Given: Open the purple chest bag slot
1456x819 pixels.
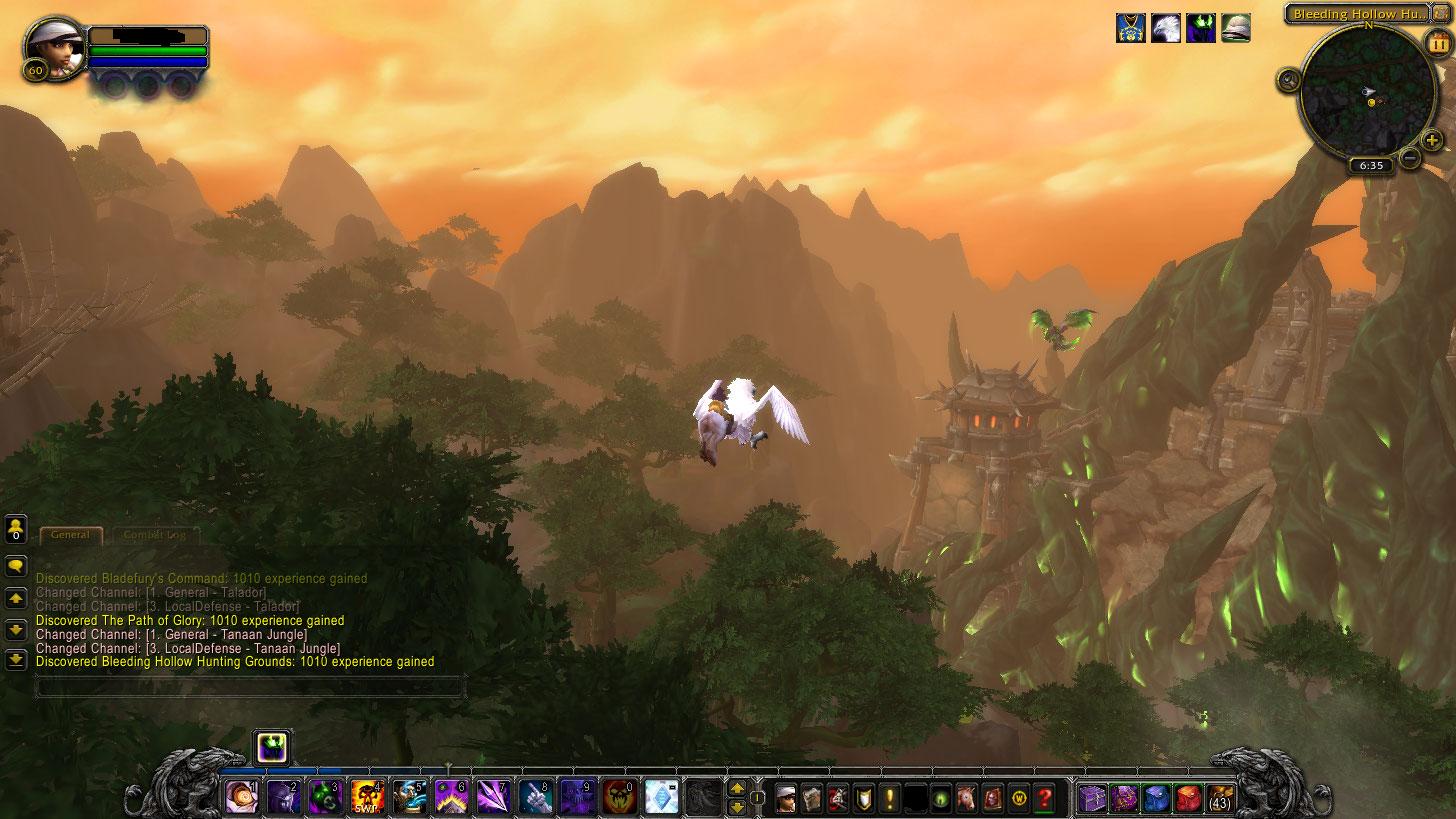Looking at the screenshot, I should coord(1091,798).
